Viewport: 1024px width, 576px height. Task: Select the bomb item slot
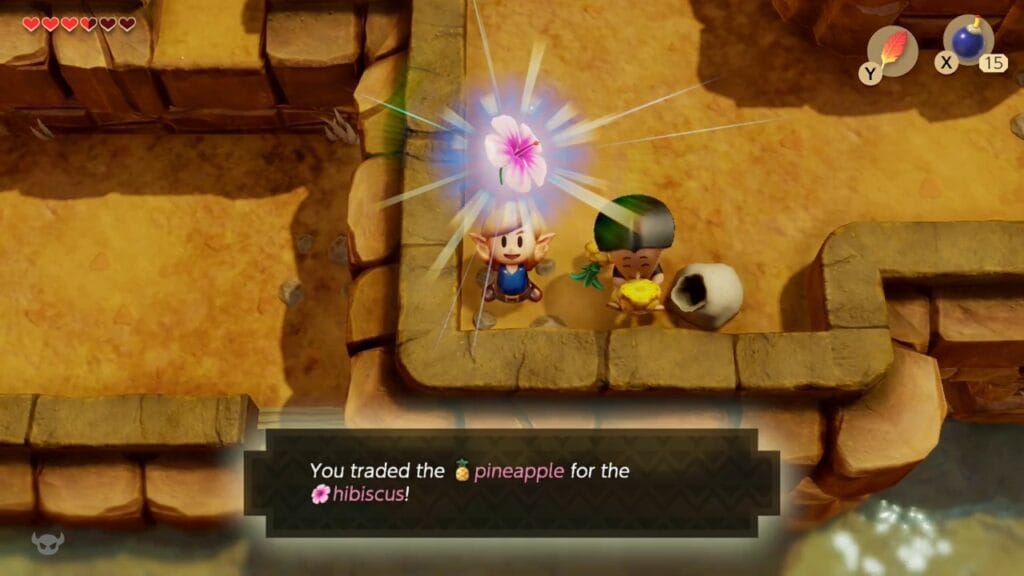(968, 42)
